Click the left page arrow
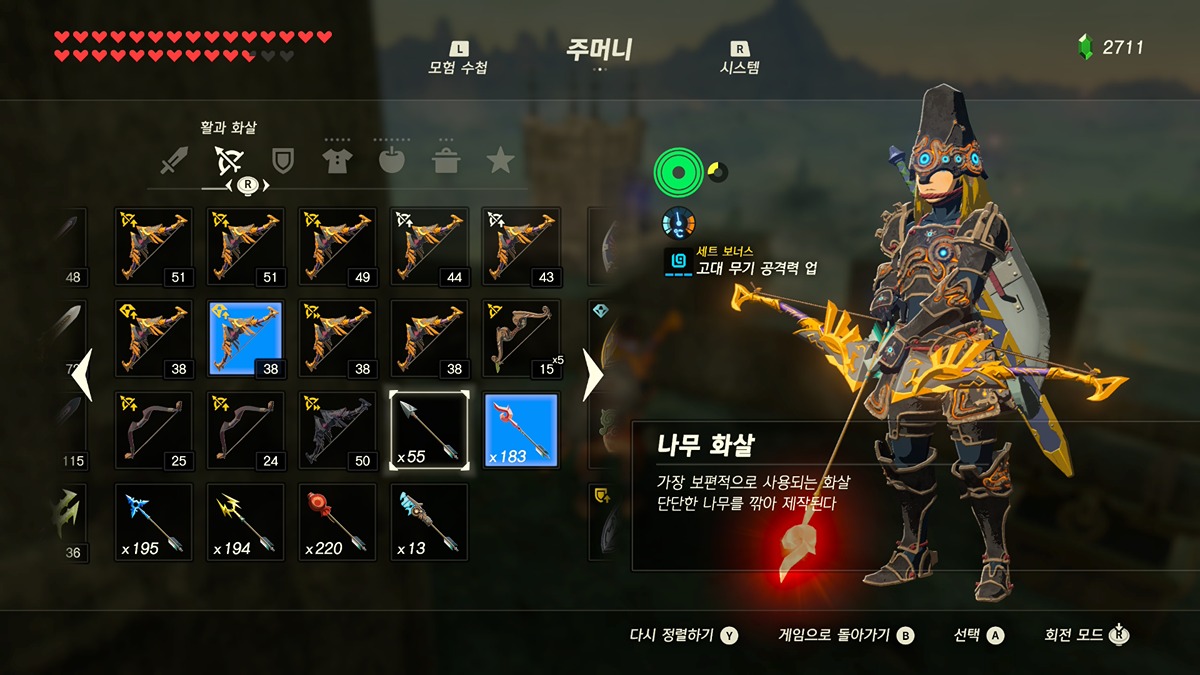Image resolution: width=1200 pixels, height=675 pixels. [x=81, y=375]
